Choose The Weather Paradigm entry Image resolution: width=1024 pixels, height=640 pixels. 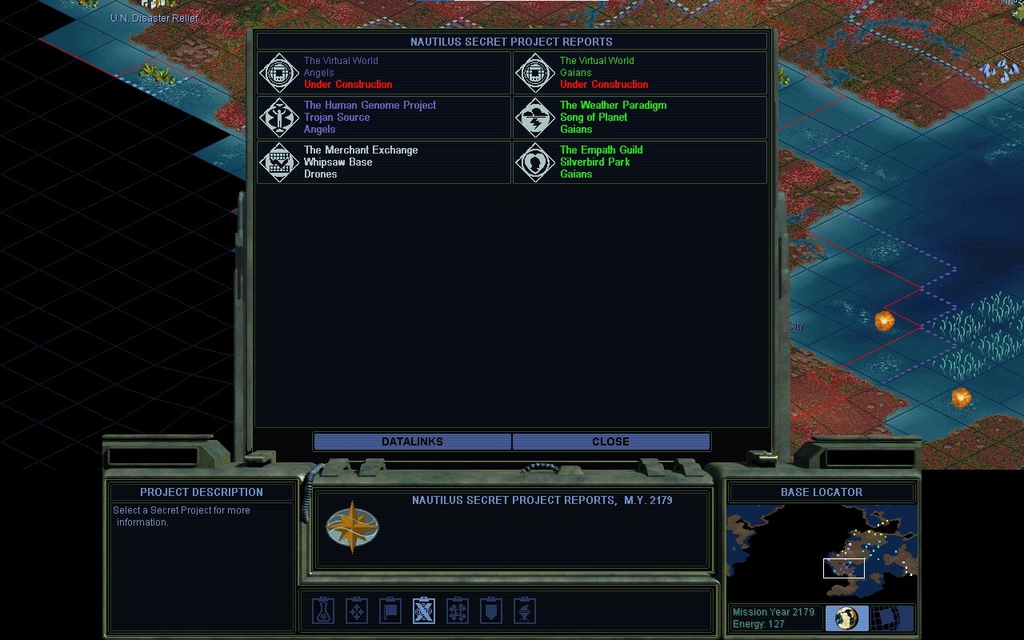(x=640, y=118)
